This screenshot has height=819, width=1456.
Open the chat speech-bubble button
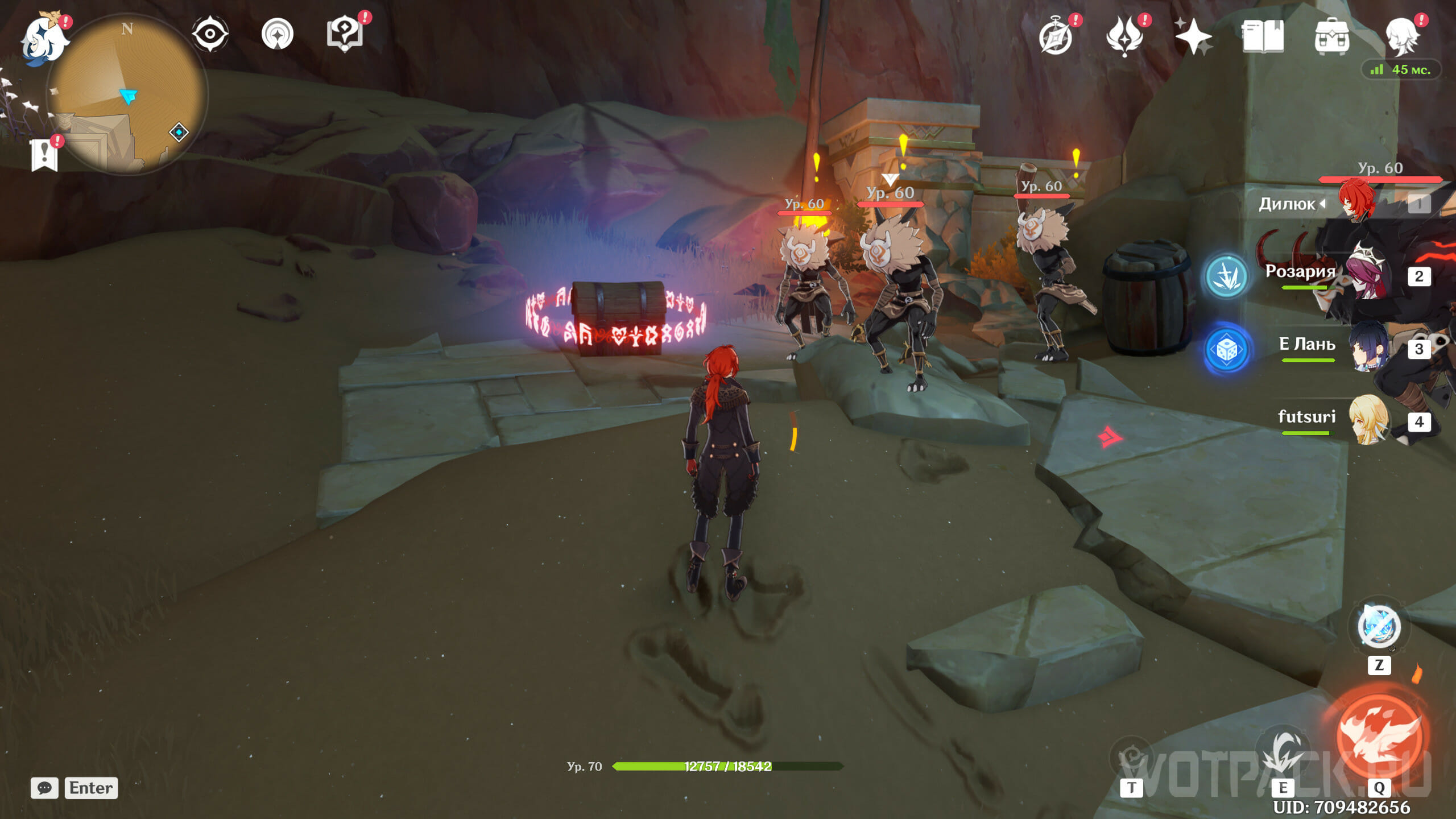point(44,788)
